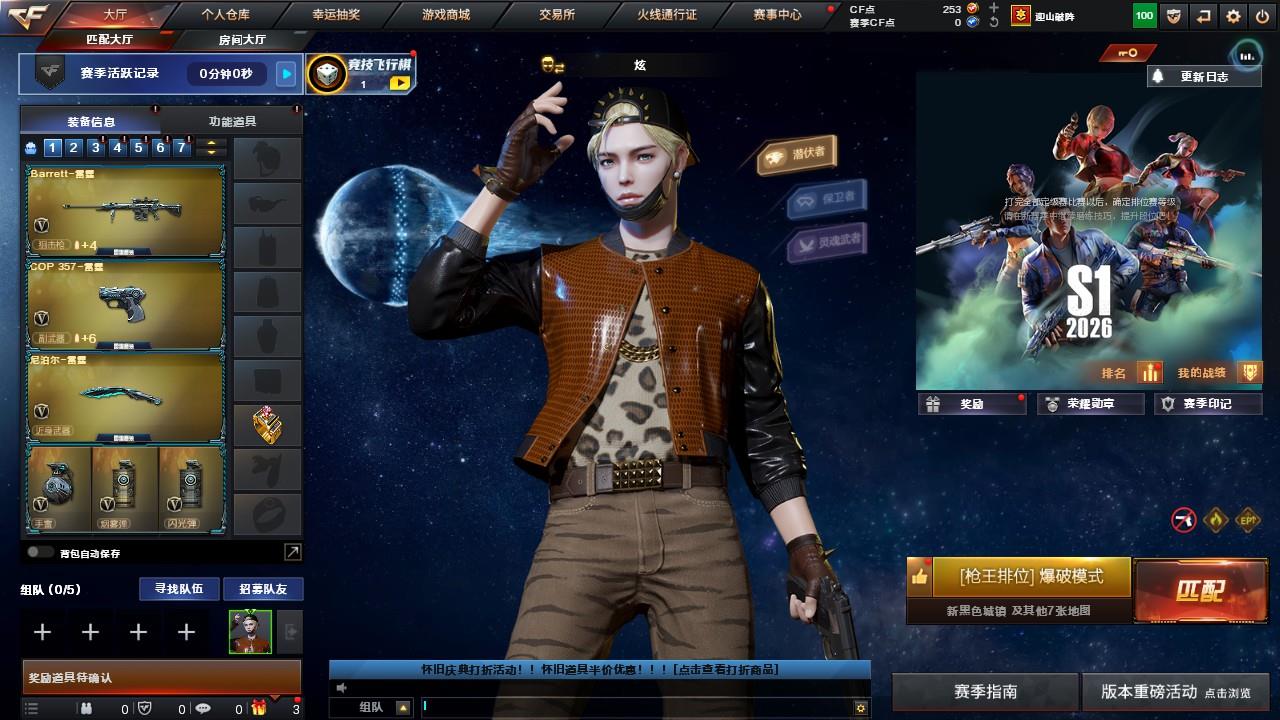Open the 火线通行证 battle pass

tap(667, 15)
